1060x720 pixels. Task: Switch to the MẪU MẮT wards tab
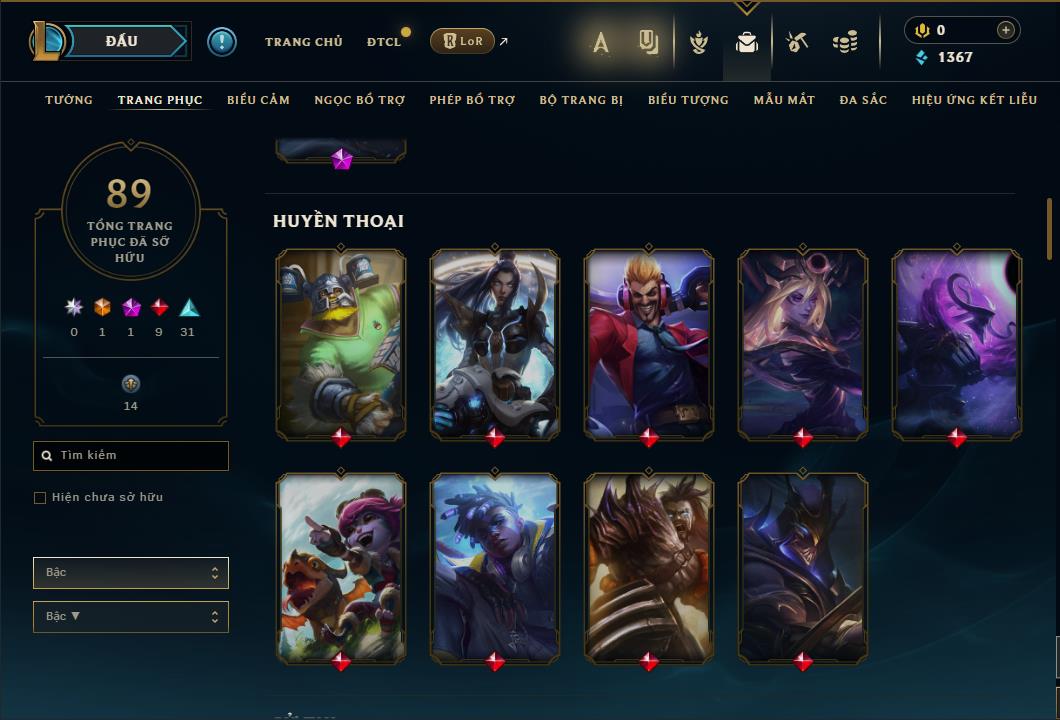784,100
